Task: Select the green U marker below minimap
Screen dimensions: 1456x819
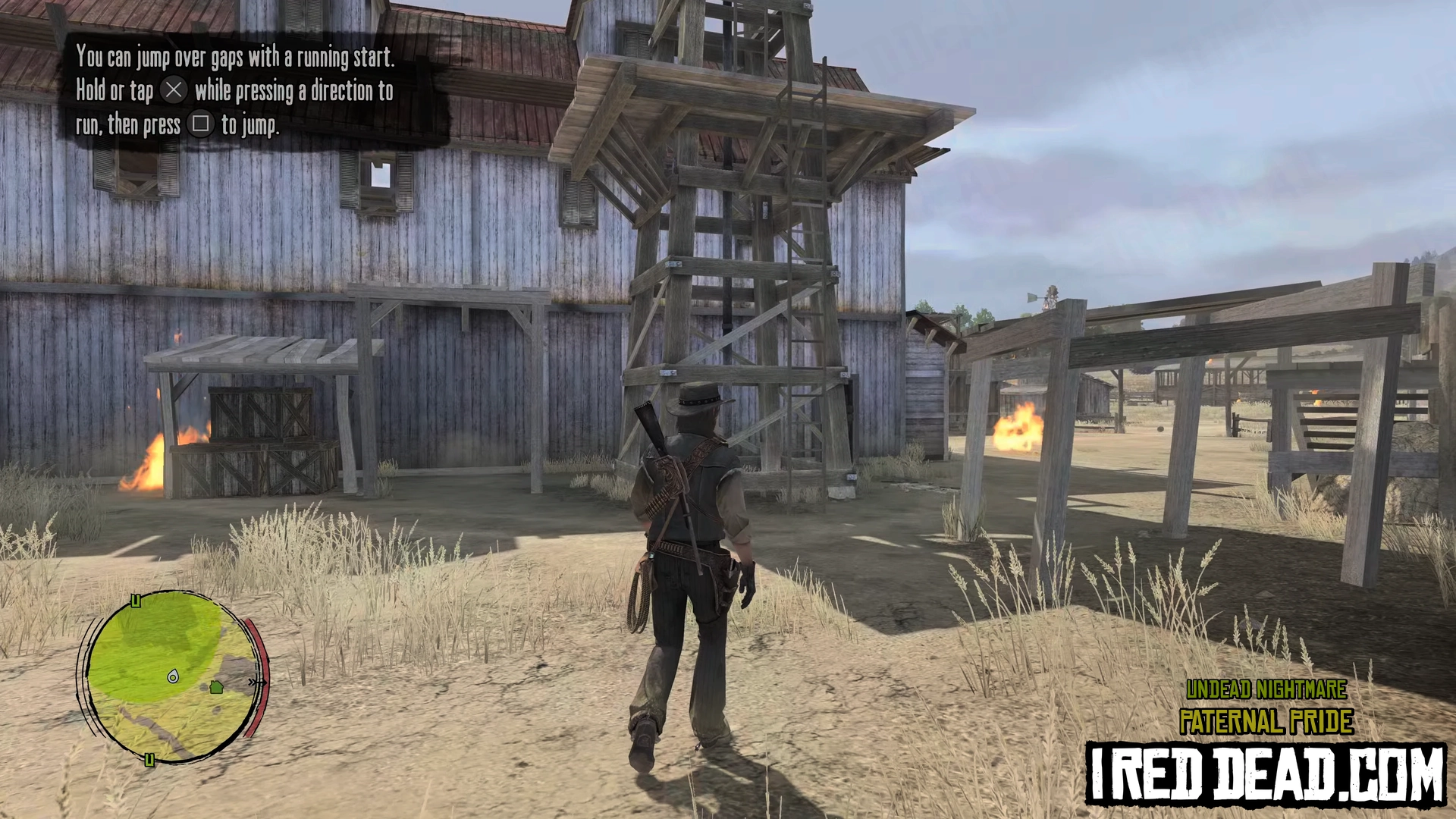Action: tap(149, 760)
